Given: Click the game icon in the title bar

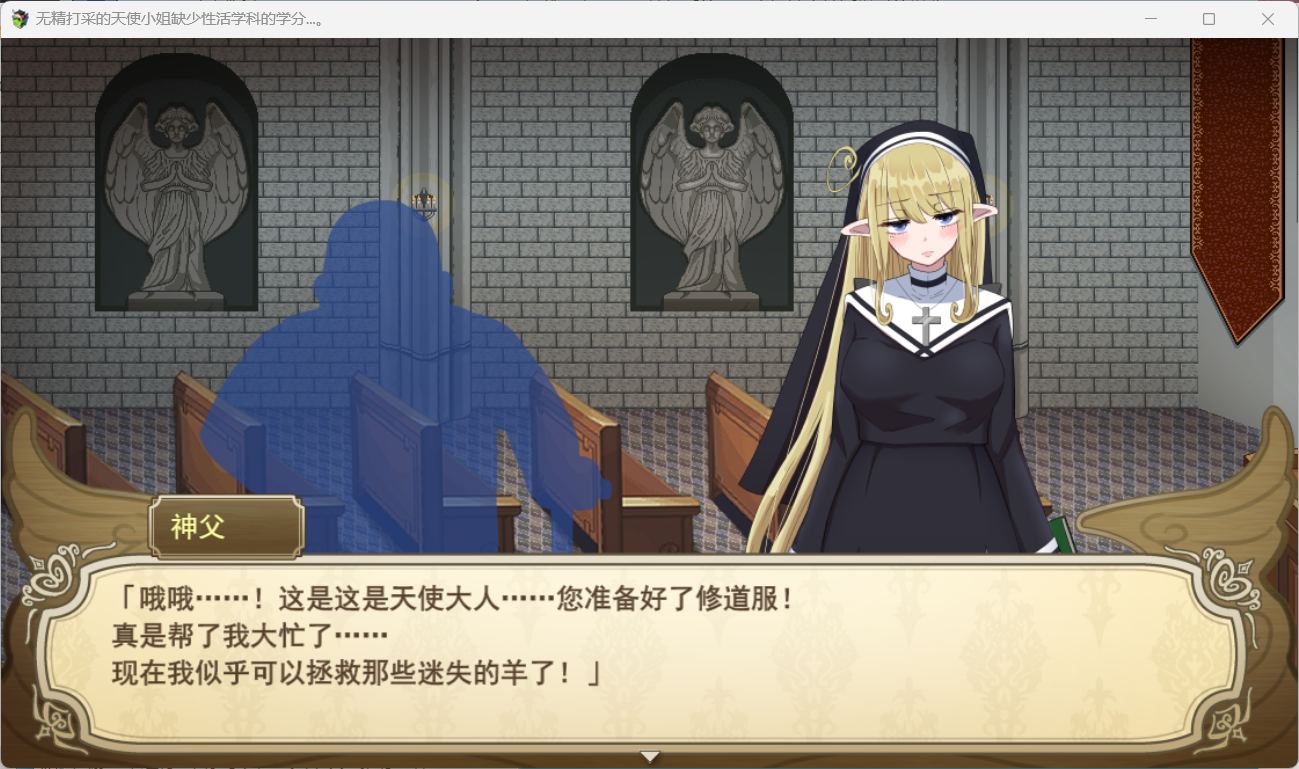Looking at the screenshot, I should tap(18, 19).
